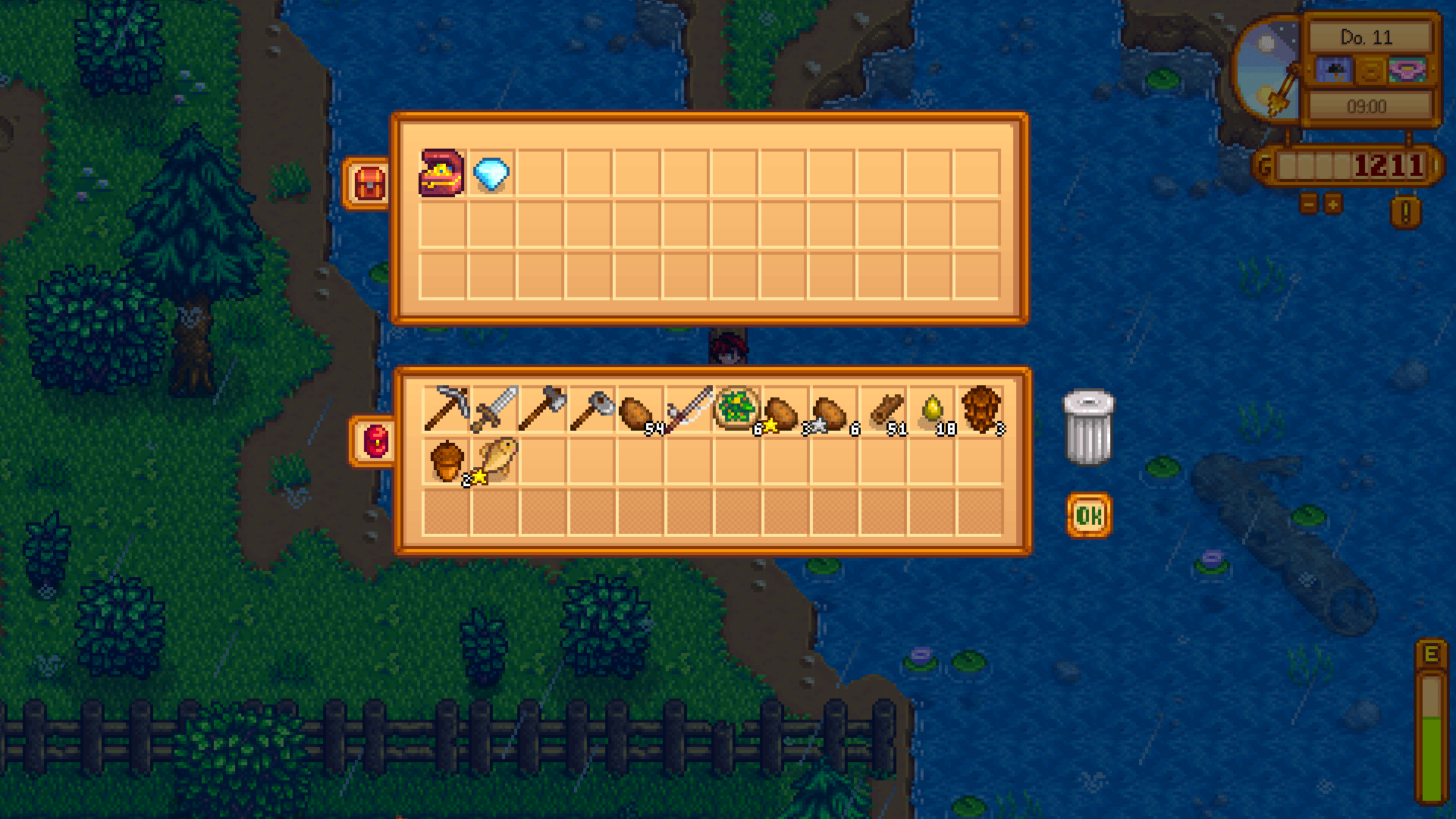Pick up the treasure chest item
Screen dimensions: 1456x819
click(443, 174)
